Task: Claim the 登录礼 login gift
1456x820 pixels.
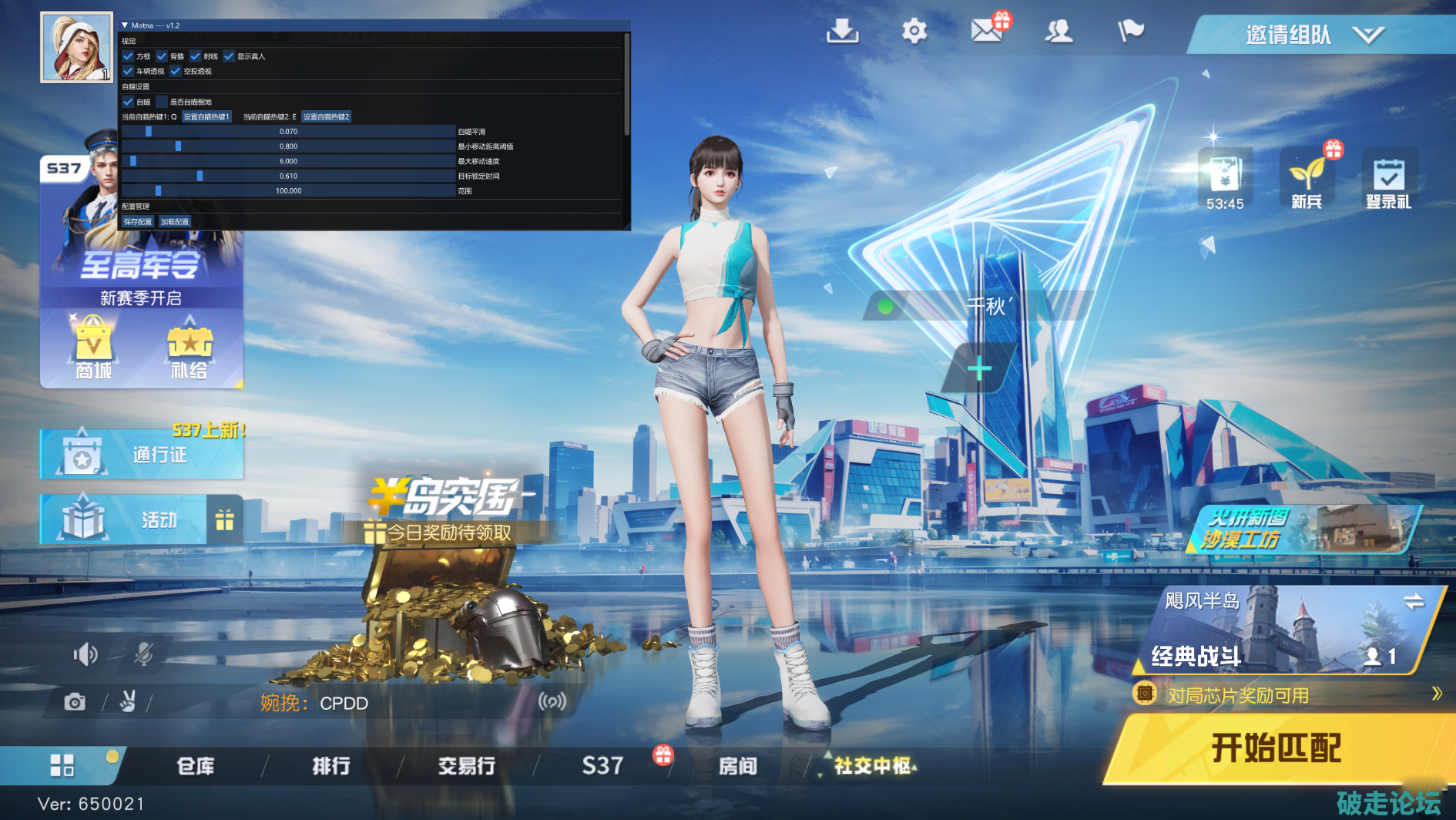Action: click(1388, 182)
